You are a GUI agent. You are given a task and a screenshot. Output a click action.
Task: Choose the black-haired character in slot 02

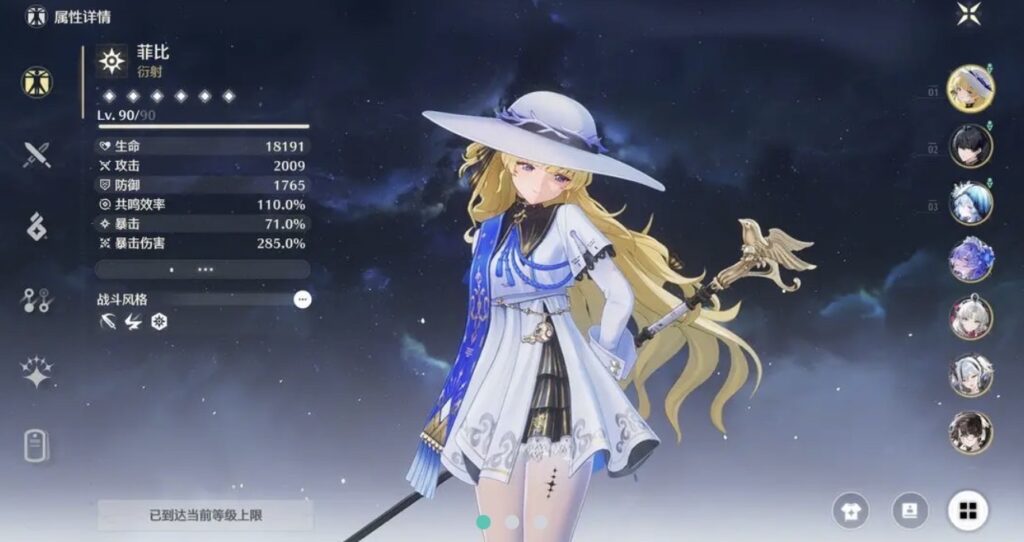(970, 146)
